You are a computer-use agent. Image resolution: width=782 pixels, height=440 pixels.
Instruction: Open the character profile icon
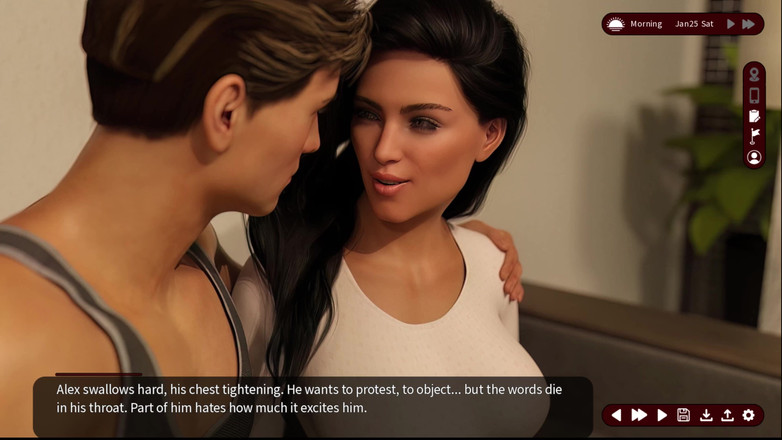click(x=754, y=157)
